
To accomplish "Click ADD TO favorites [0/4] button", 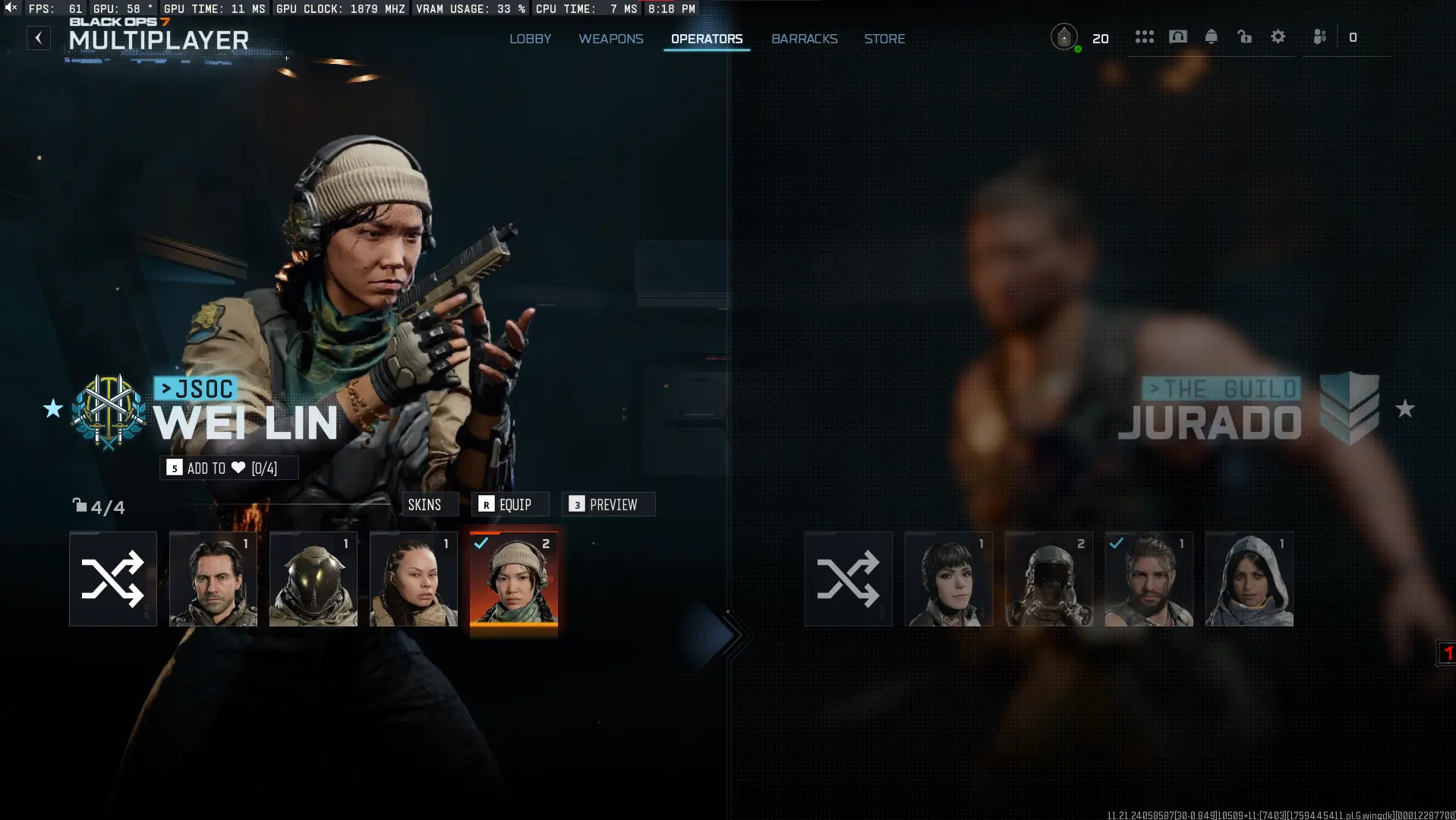I will tap(228, 468).
